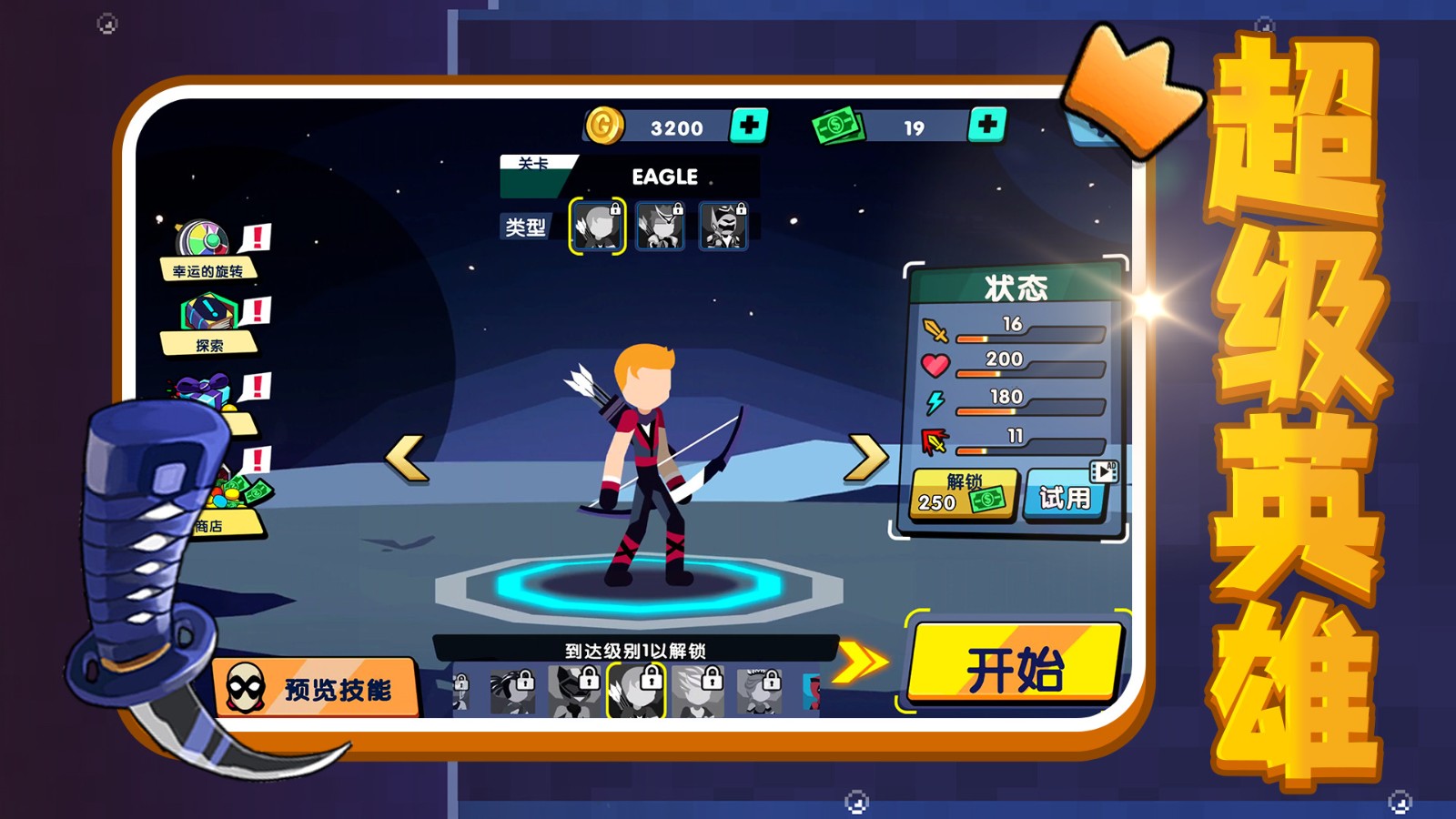Screen dimensions: 1456x819
Task: Select the middle locked hero type thumbnail
Action: tap(661, 226)
